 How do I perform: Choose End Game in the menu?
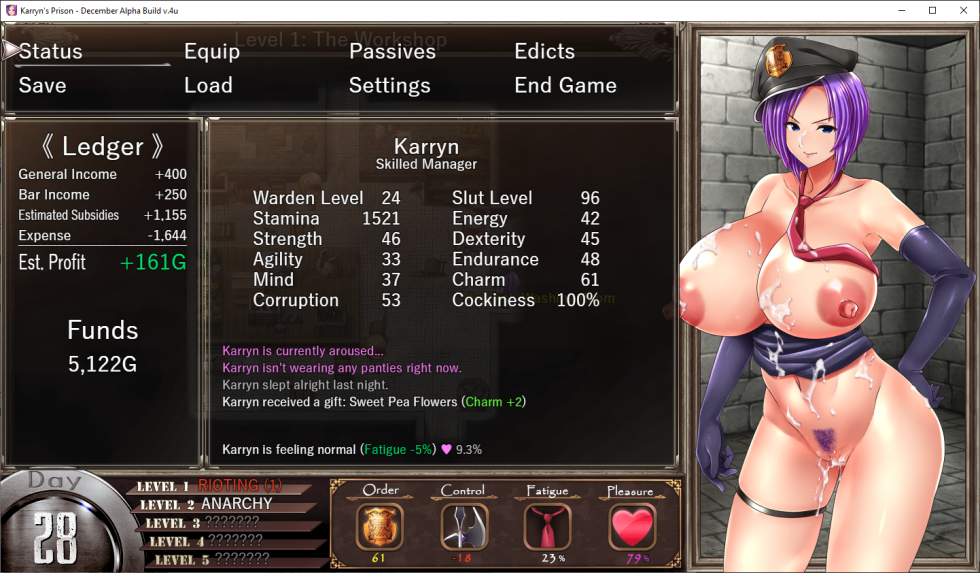pos(565,86)
